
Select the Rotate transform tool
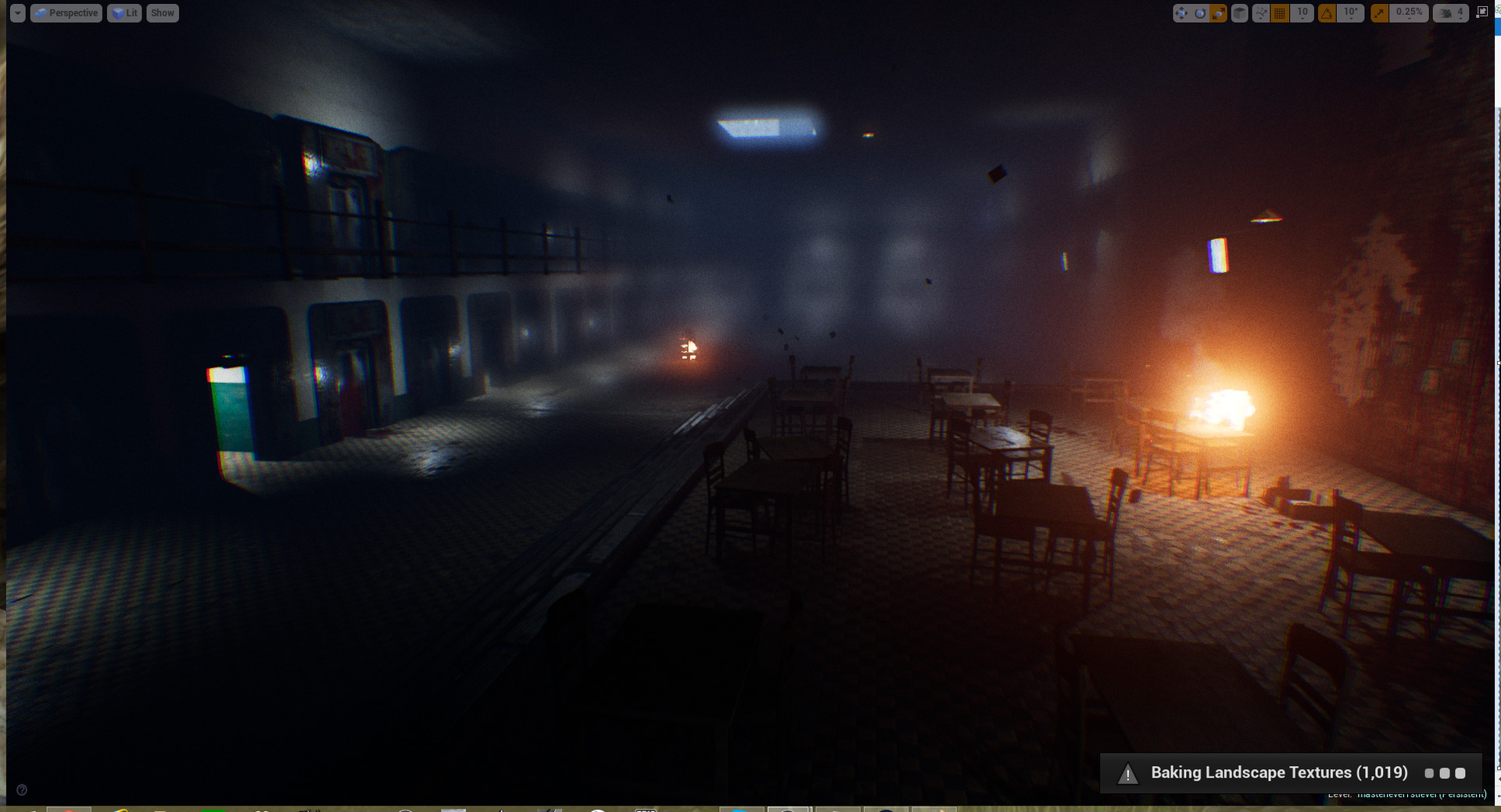pyautogui.click(x=1200, y=13)
